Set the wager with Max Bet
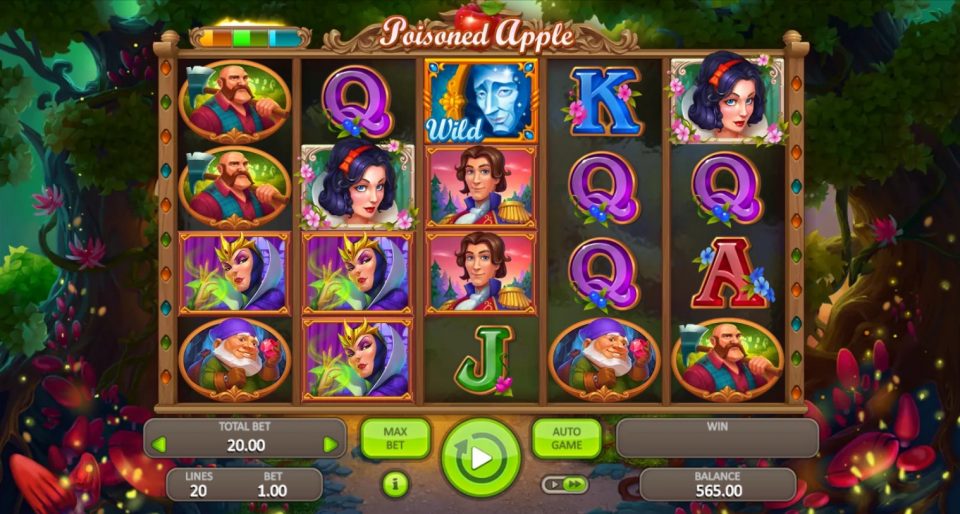This screenshot has height=514, width=960. pos(395,439)
